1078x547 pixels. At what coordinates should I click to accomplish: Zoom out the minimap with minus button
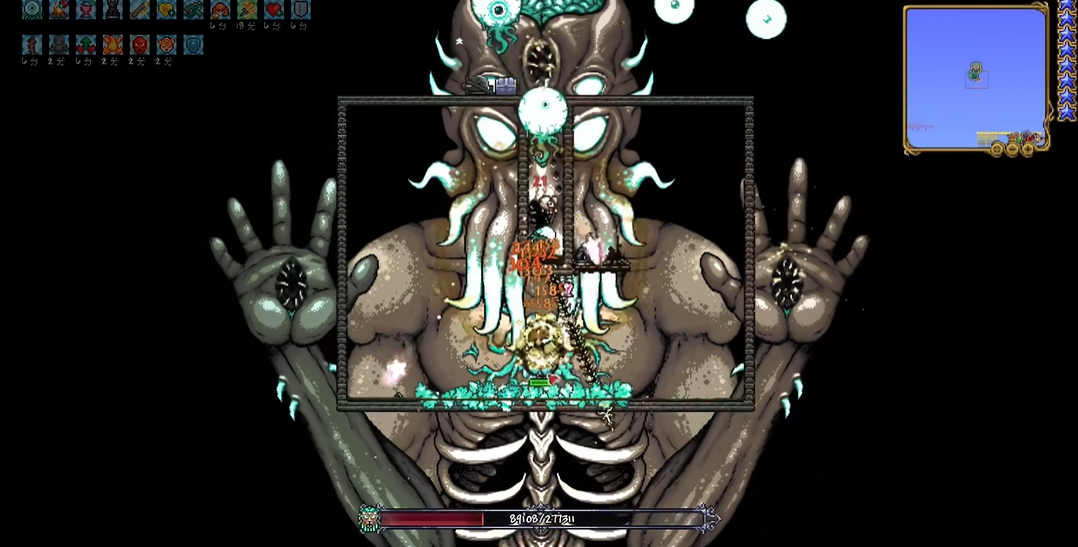tap(1012, 149)
